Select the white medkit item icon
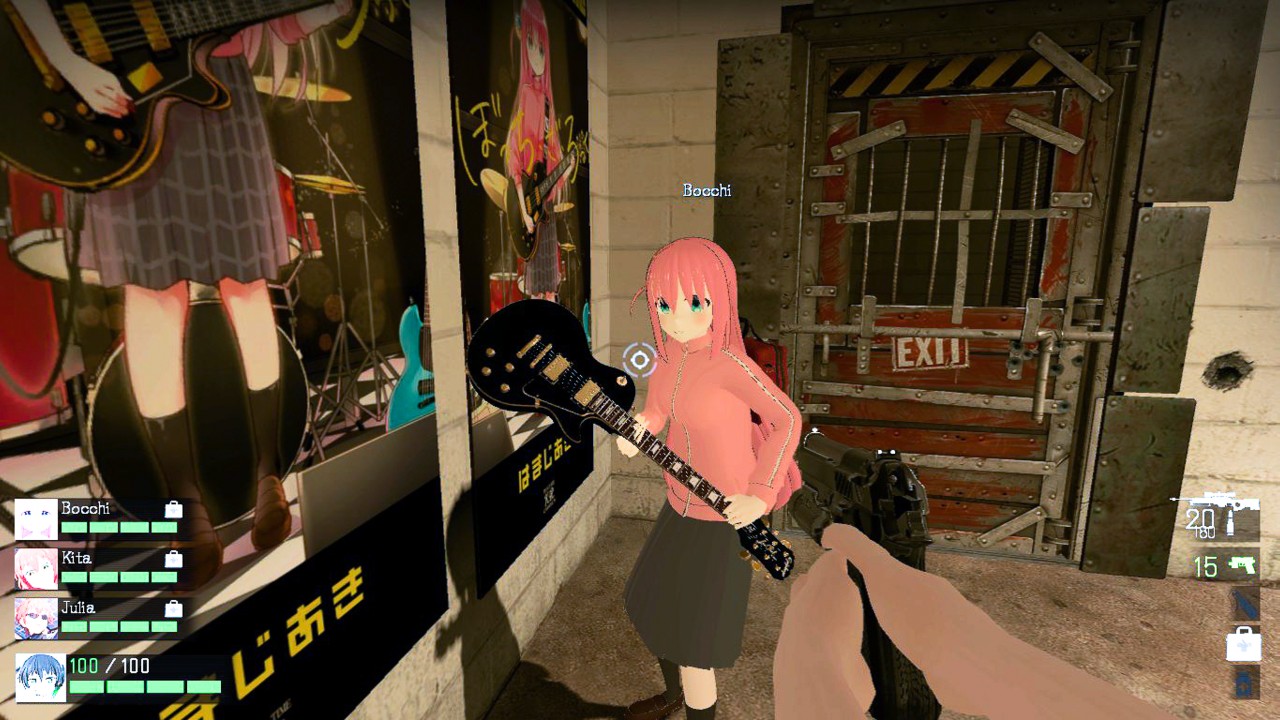The width and height of the screenshot is (1280, 720). pos(1243,645)
